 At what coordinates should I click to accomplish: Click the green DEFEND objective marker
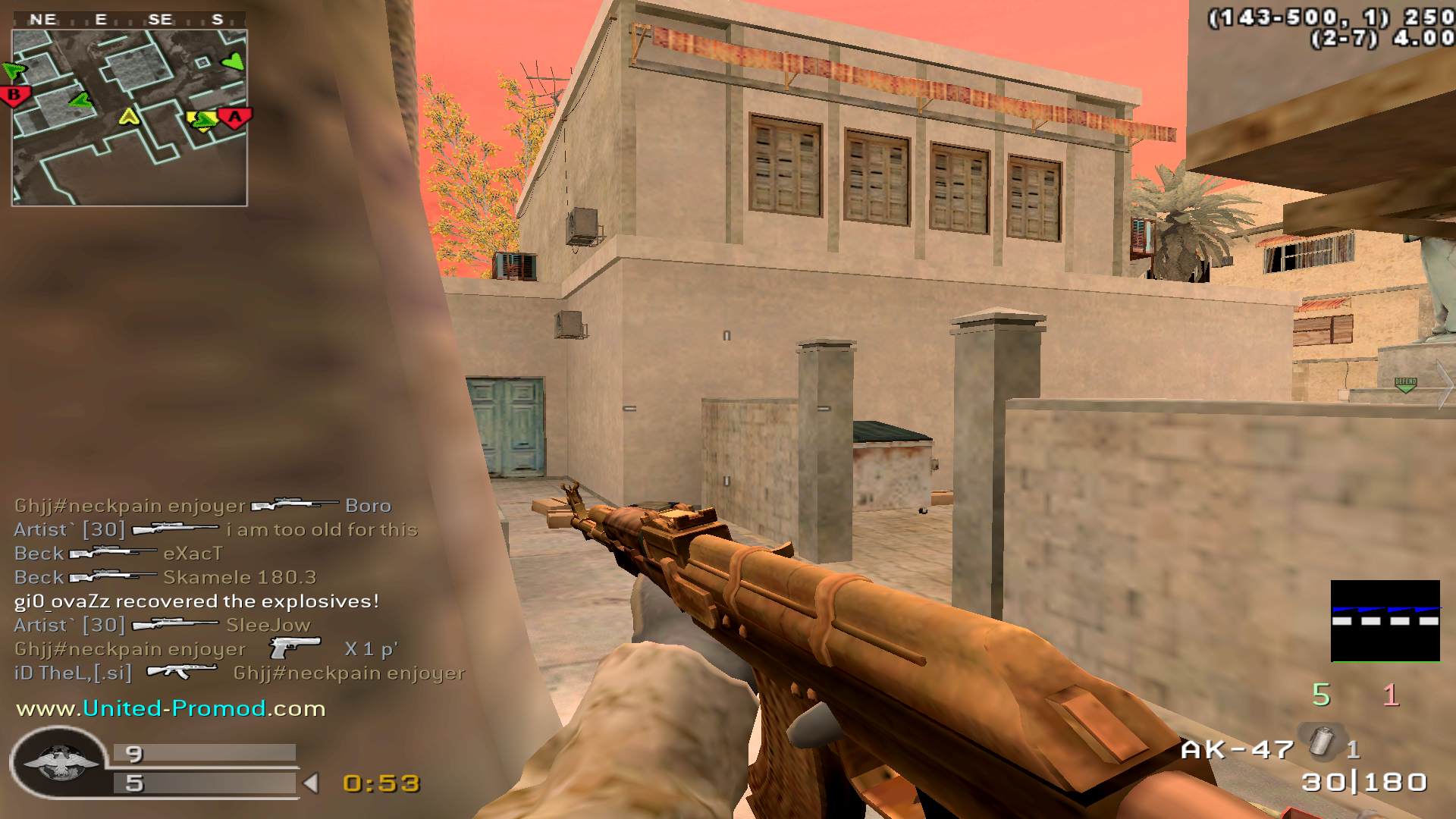[1405, 384]
